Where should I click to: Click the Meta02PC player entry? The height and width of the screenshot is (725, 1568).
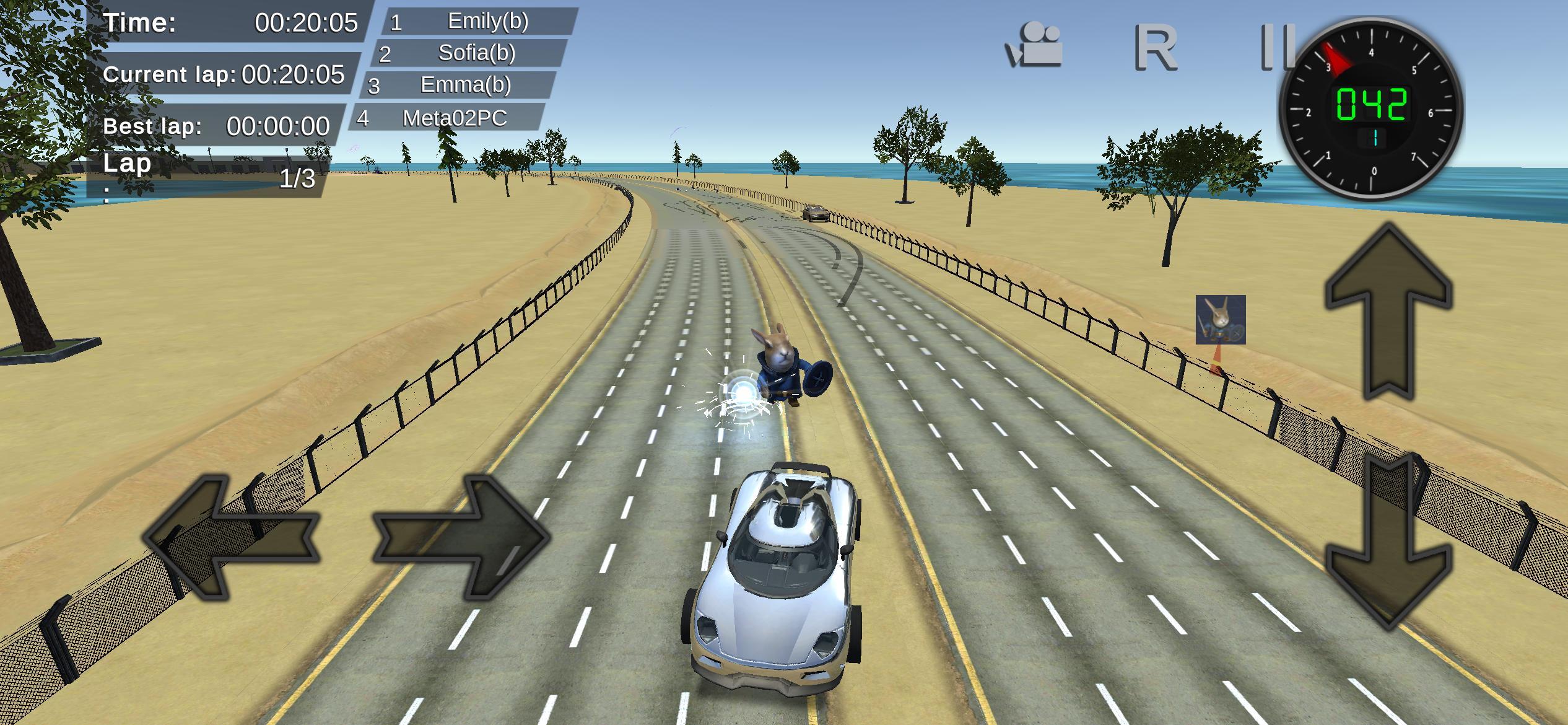pyautogui.click(x=452, y=118)
